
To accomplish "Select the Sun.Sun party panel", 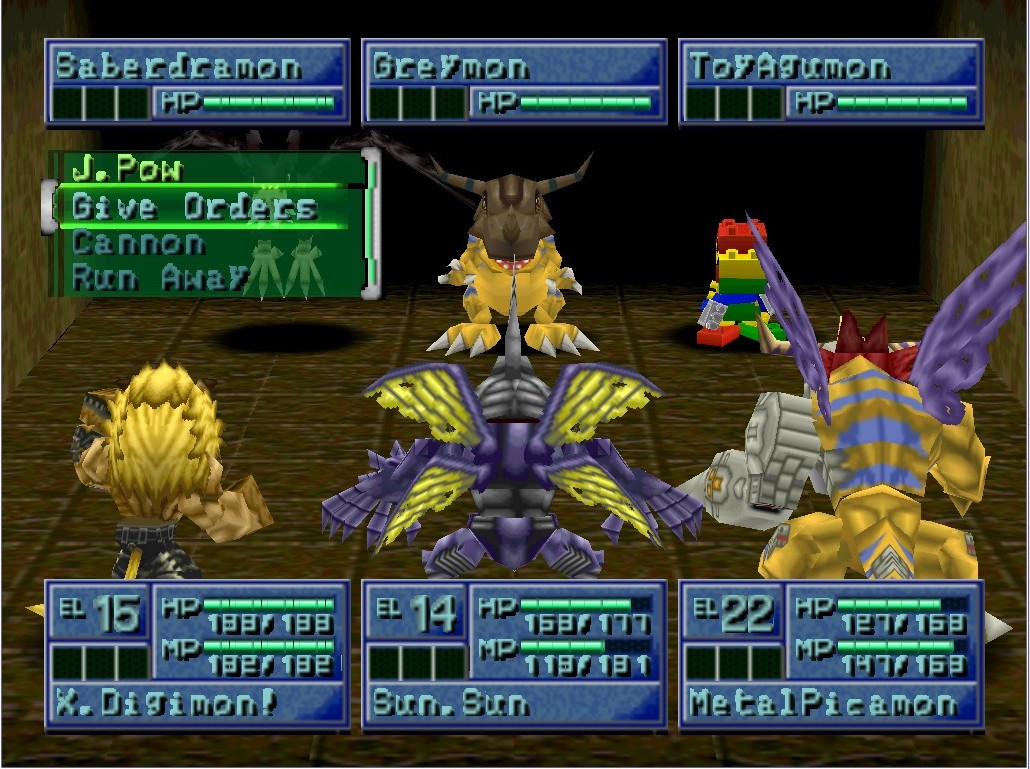I will (514, 655).
